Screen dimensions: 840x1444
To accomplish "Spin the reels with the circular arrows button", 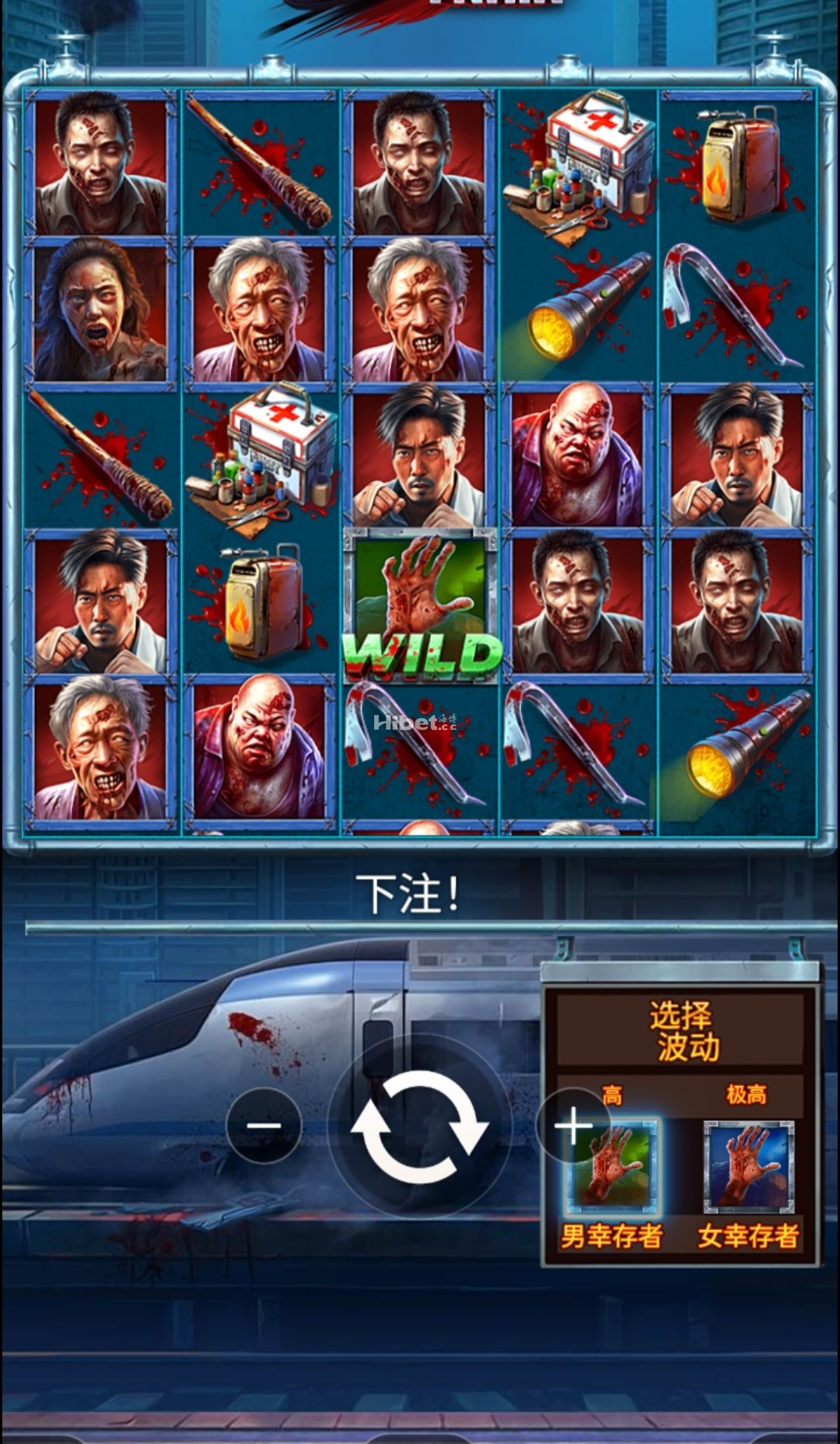I will coord(420,1127).
